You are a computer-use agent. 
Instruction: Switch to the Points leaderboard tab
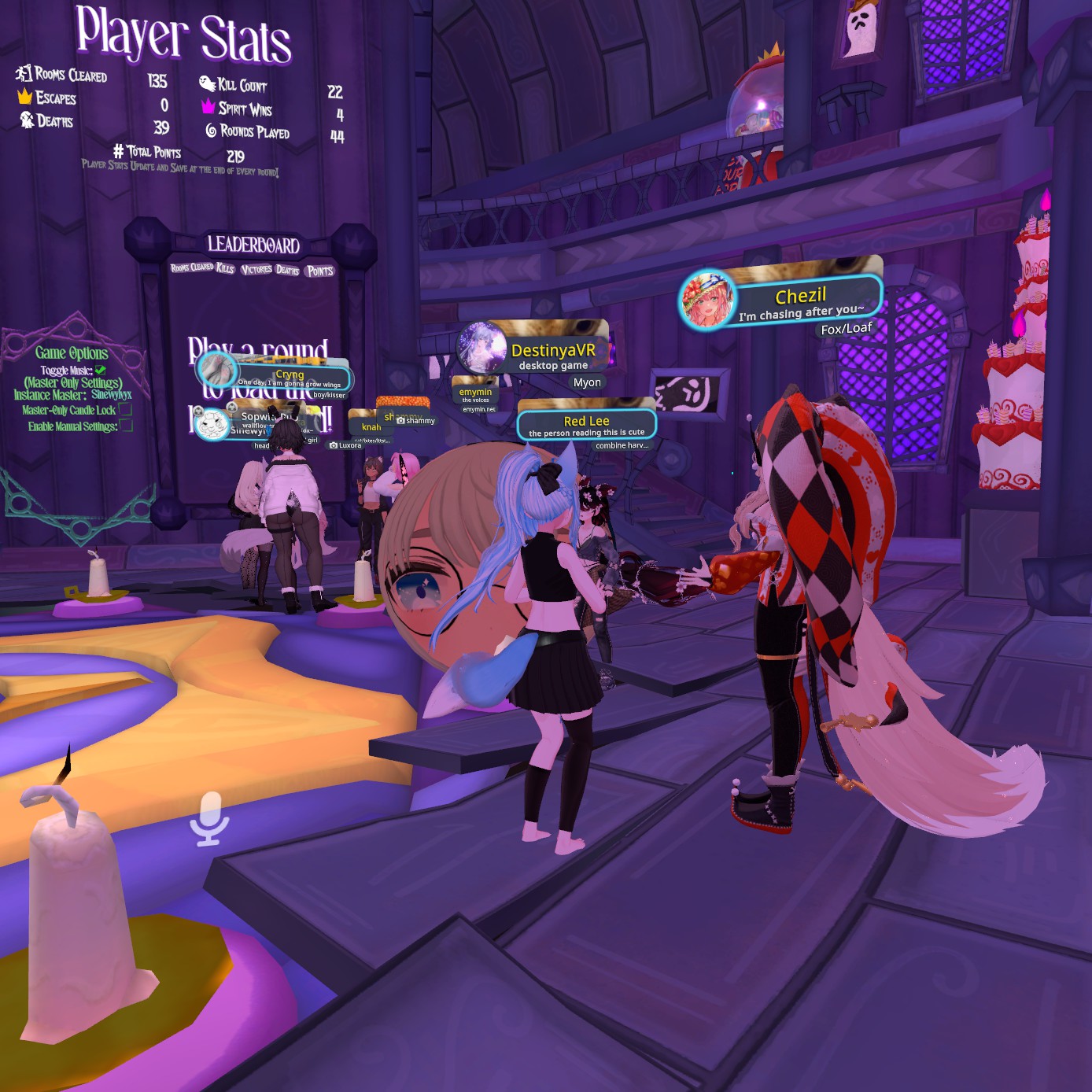pyautogui.click(x=320, y=271)
